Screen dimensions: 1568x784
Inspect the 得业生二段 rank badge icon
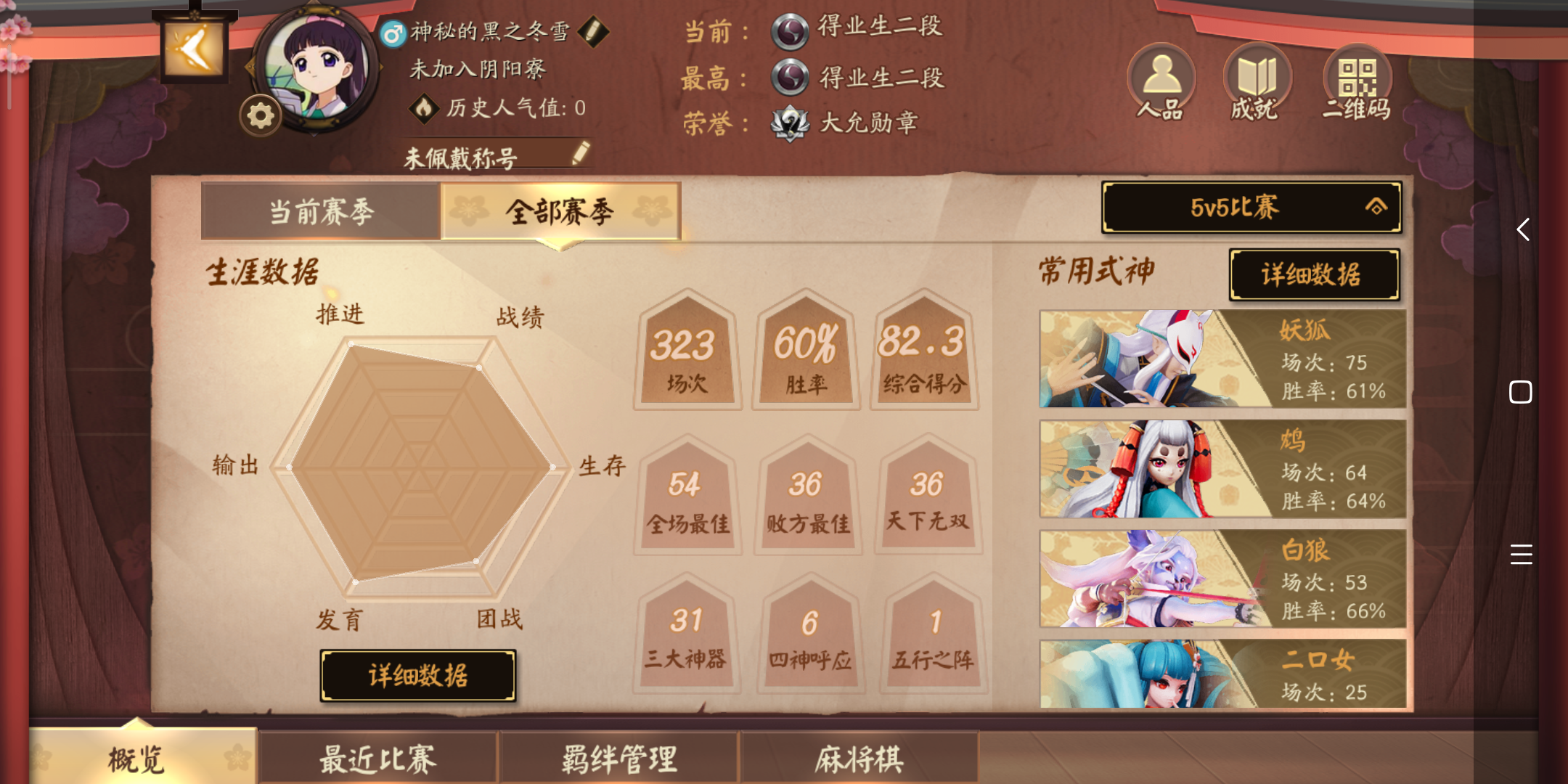791,30
